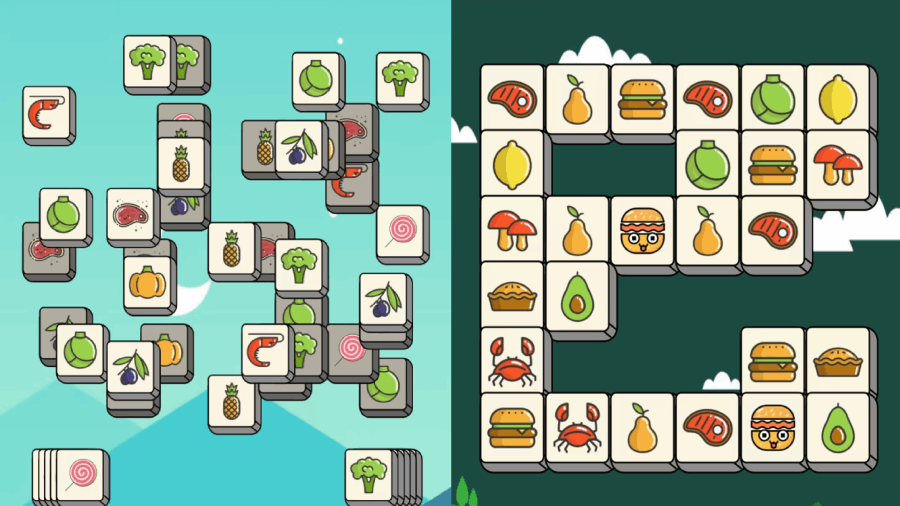This screenshot has height=506, width=900.
Task: Choose the lemon tile beside the cabbage
Action: (x=837, y=98)
